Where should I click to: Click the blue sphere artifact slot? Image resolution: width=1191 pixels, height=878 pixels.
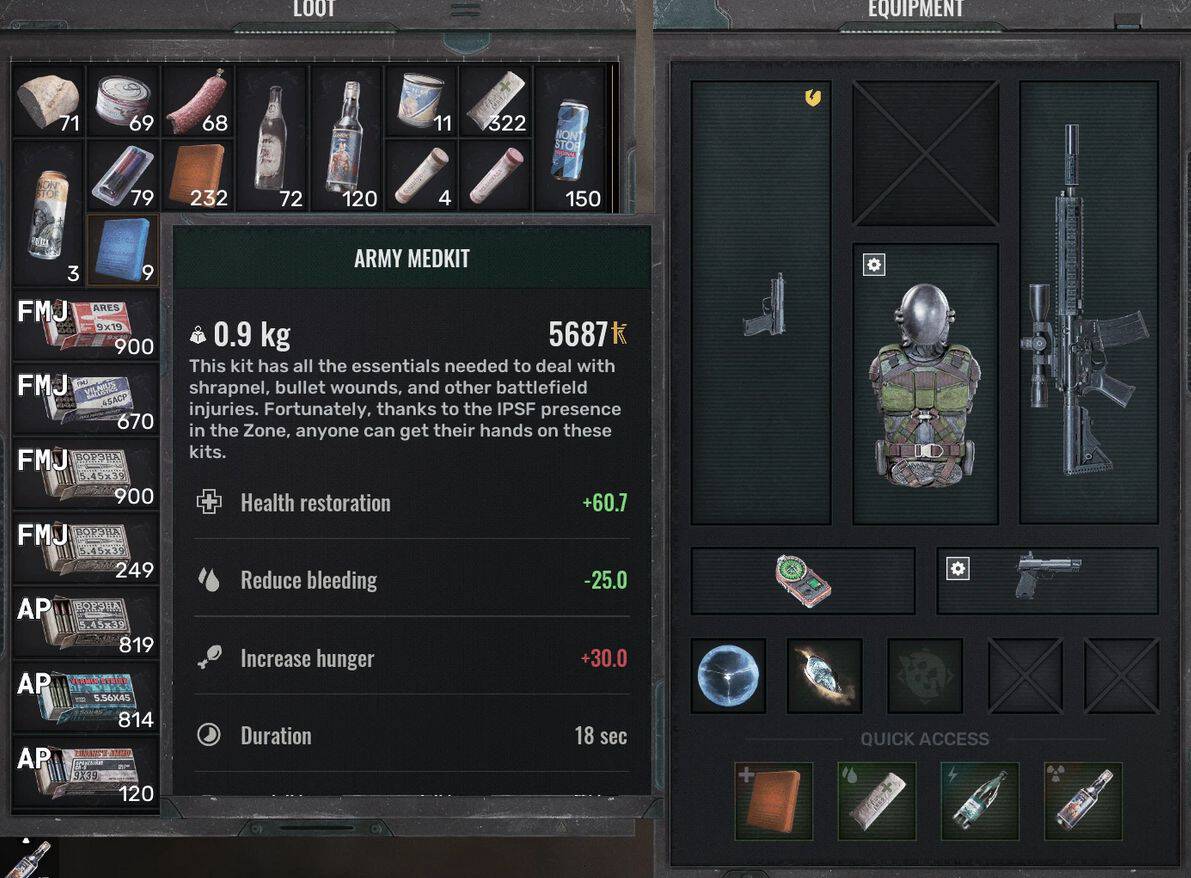coord(728,676)
